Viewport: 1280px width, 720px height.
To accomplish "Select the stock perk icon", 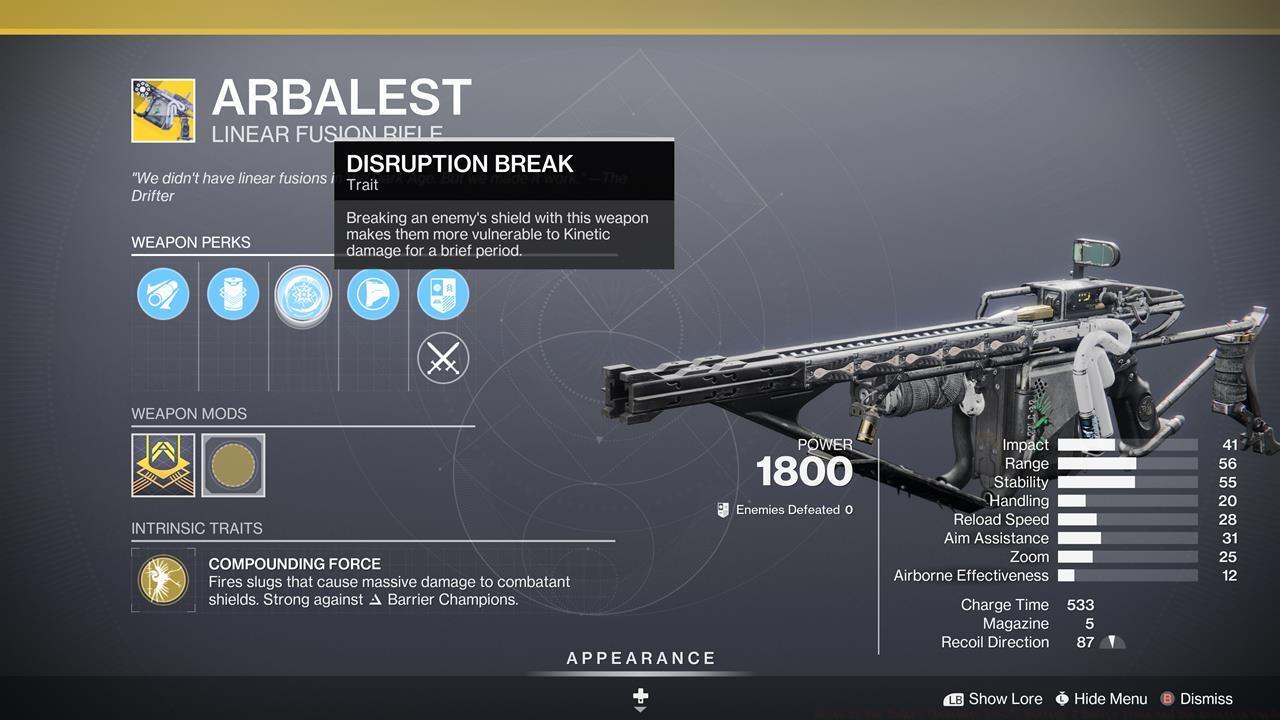I will coord(373,294).
